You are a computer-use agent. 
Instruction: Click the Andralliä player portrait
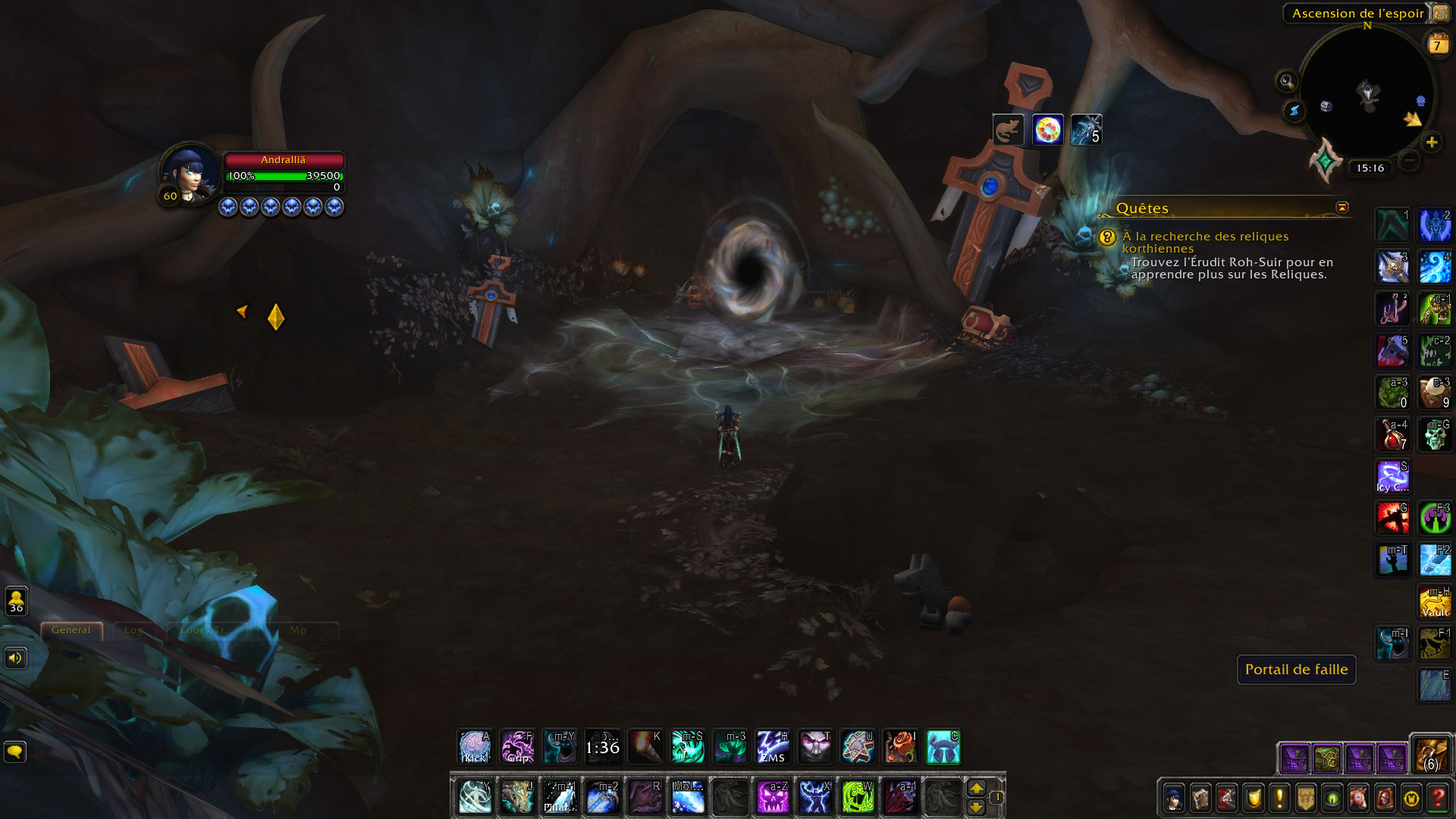click(x=190, y=174)
